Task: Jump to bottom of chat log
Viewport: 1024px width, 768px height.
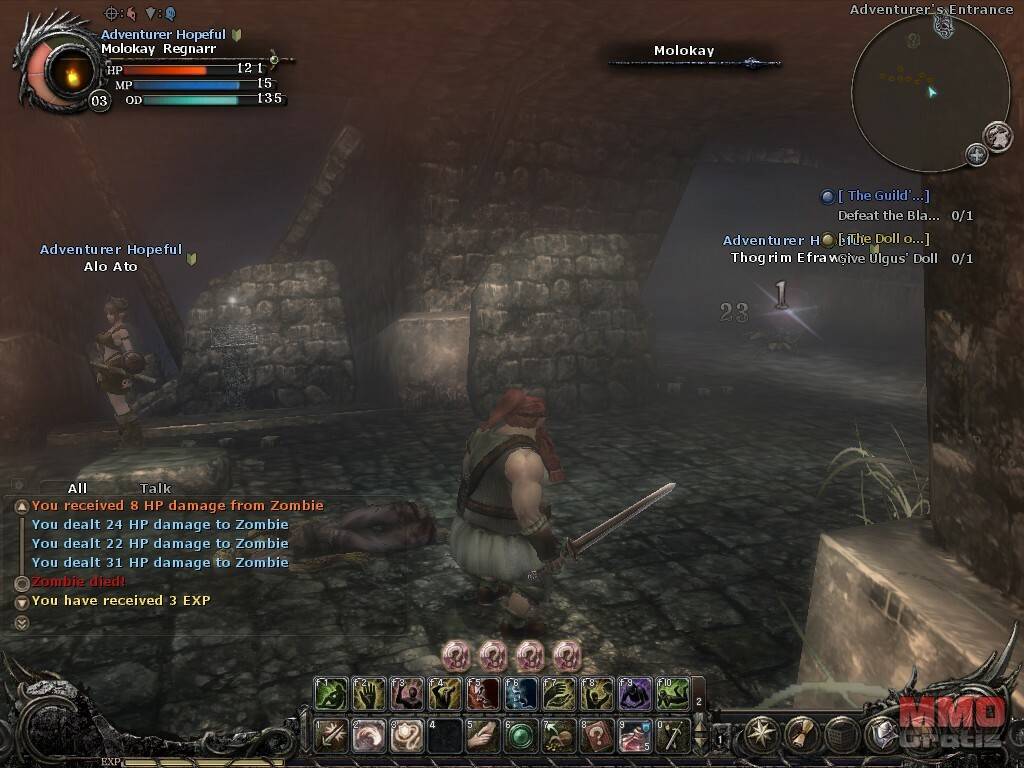Action: tap(22, 622)
